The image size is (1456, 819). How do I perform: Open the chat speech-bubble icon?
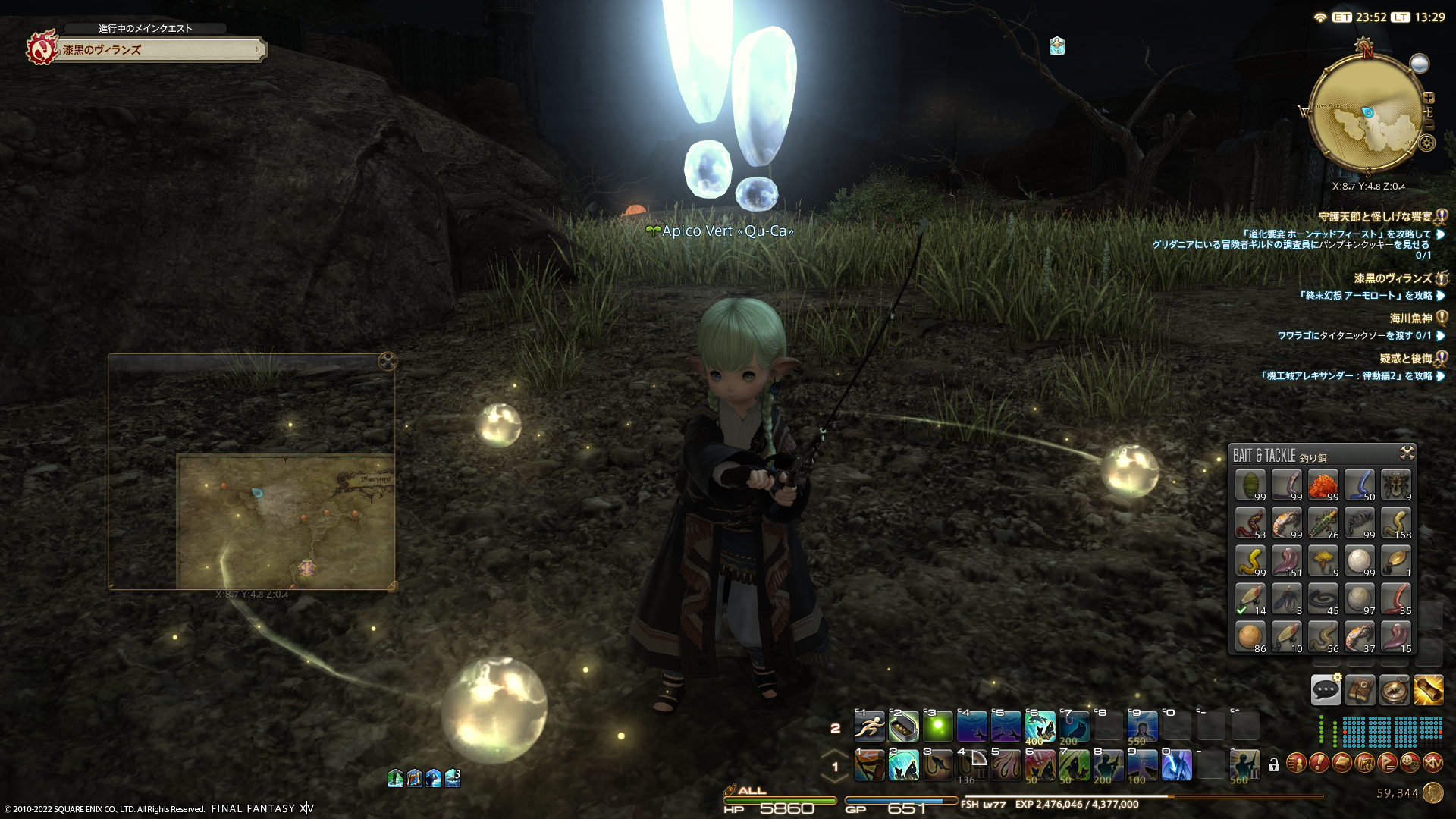pos(1326,689)
